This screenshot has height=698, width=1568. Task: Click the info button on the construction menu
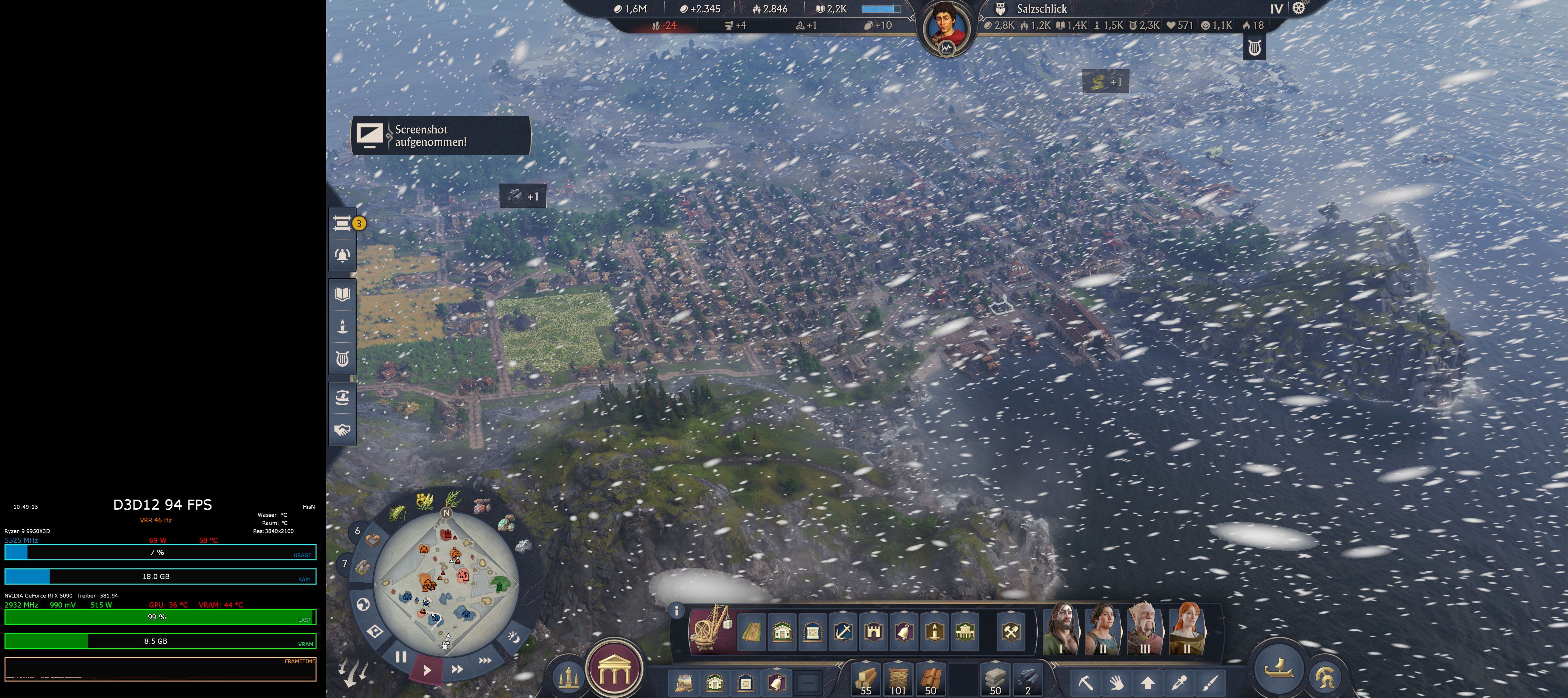678,610
